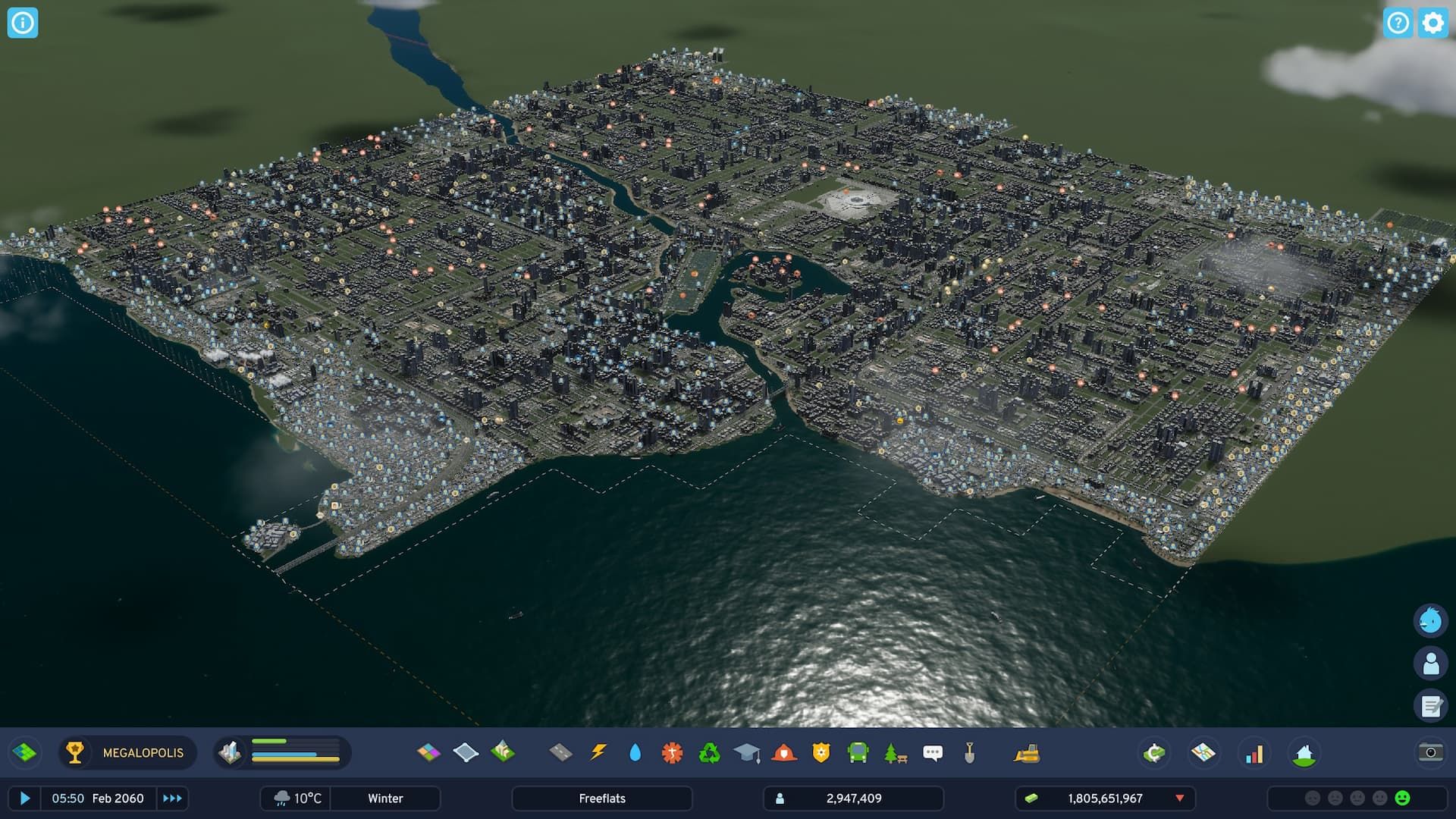Screen dimensions: 1456x819
Task: Open the Garbage Management menu
Action: pyautogui.click(x=708, y=753)
